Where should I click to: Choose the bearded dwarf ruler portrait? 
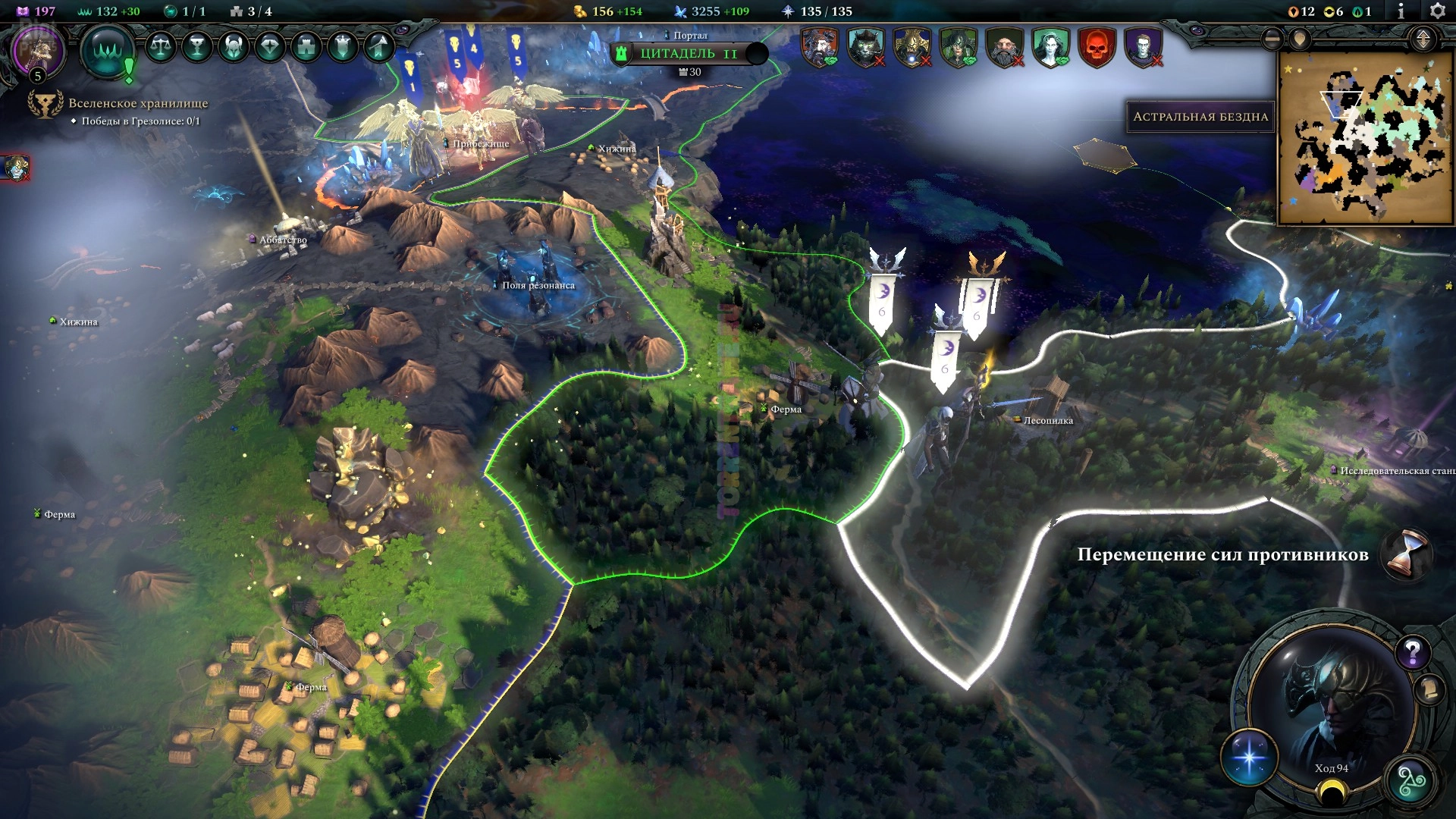pos(1004,47)
